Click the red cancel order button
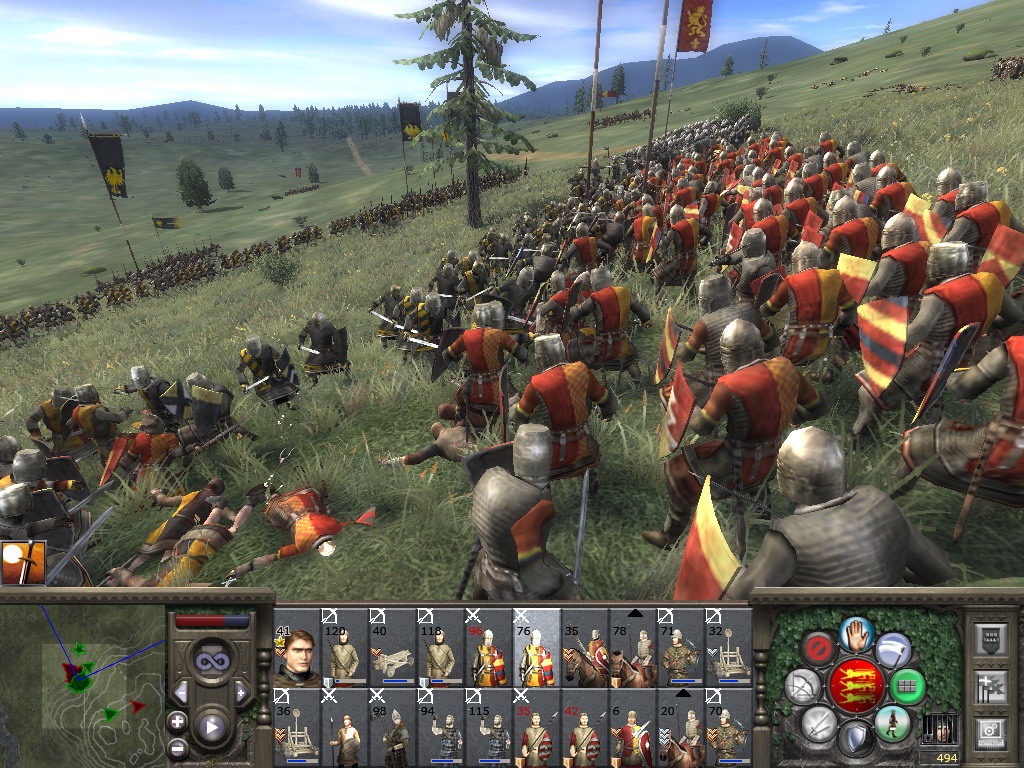This screenshot has height=768, width=1024. tap(818, 648)
